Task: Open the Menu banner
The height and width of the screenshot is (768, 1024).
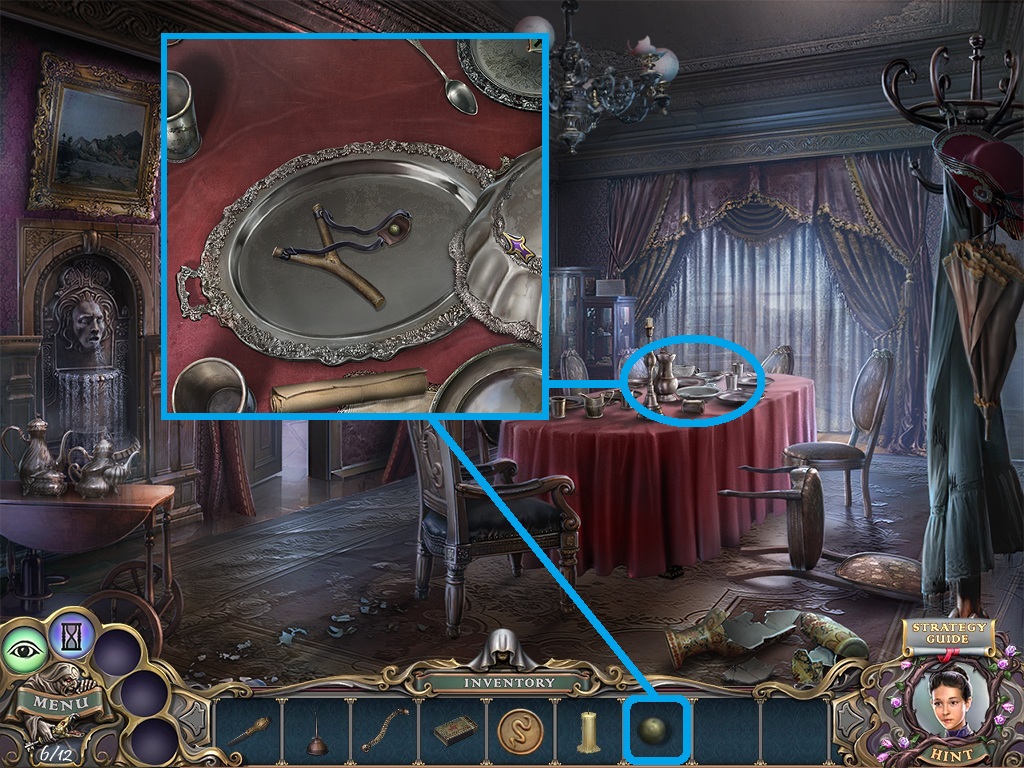Action: click(x=60, y=702)
